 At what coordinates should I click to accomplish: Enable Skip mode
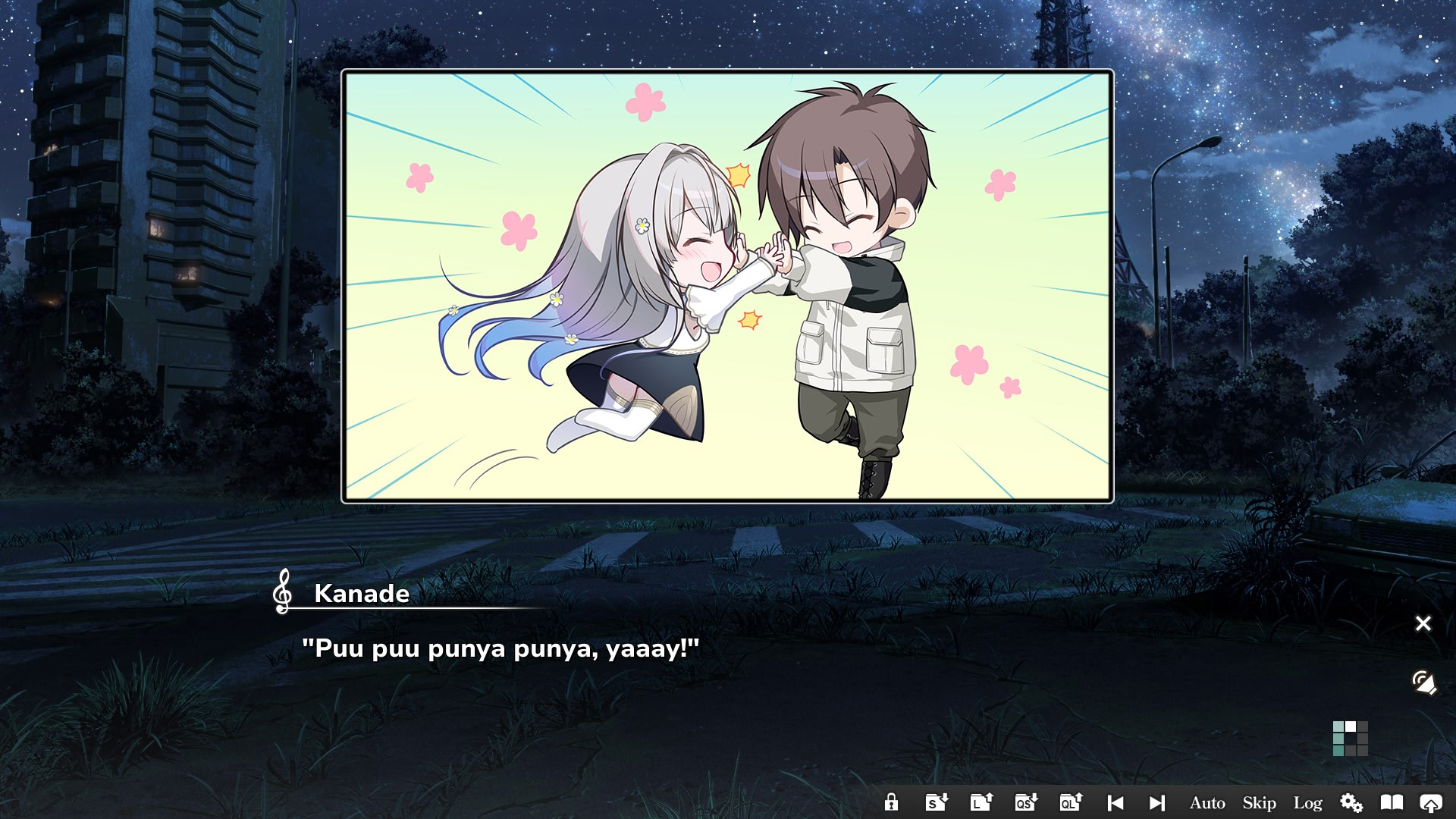[x=1259, y=802]
